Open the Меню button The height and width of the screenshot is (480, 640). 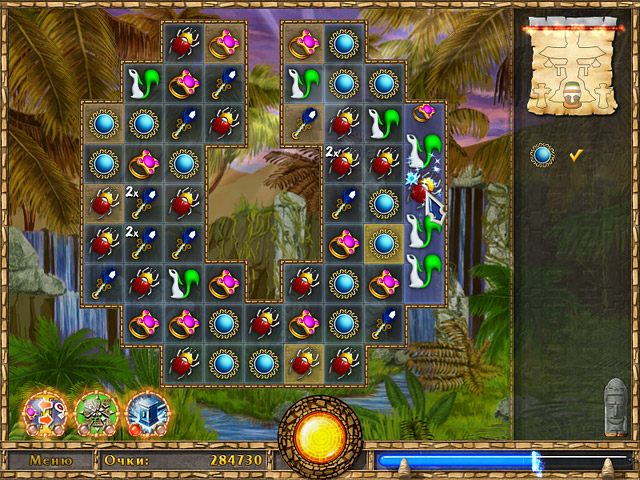coord(50,461)
